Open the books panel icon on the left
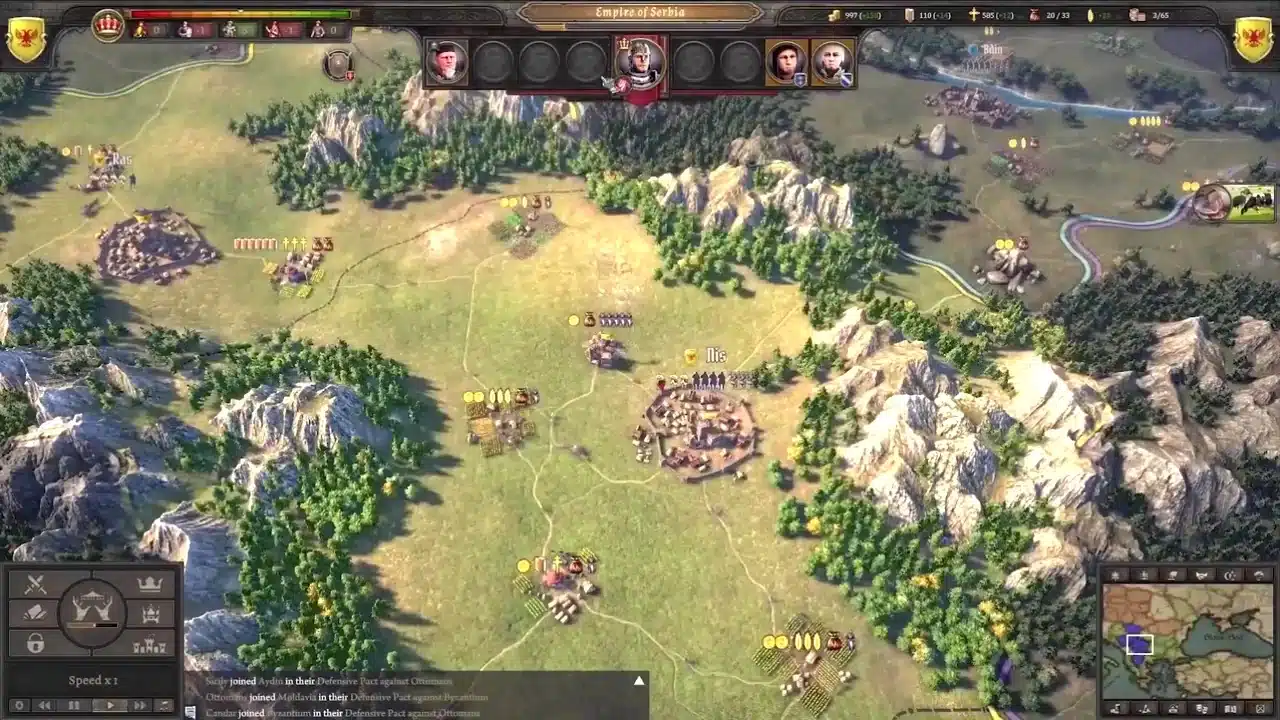This screenshot has height=720, width=1280. (33, 612)
